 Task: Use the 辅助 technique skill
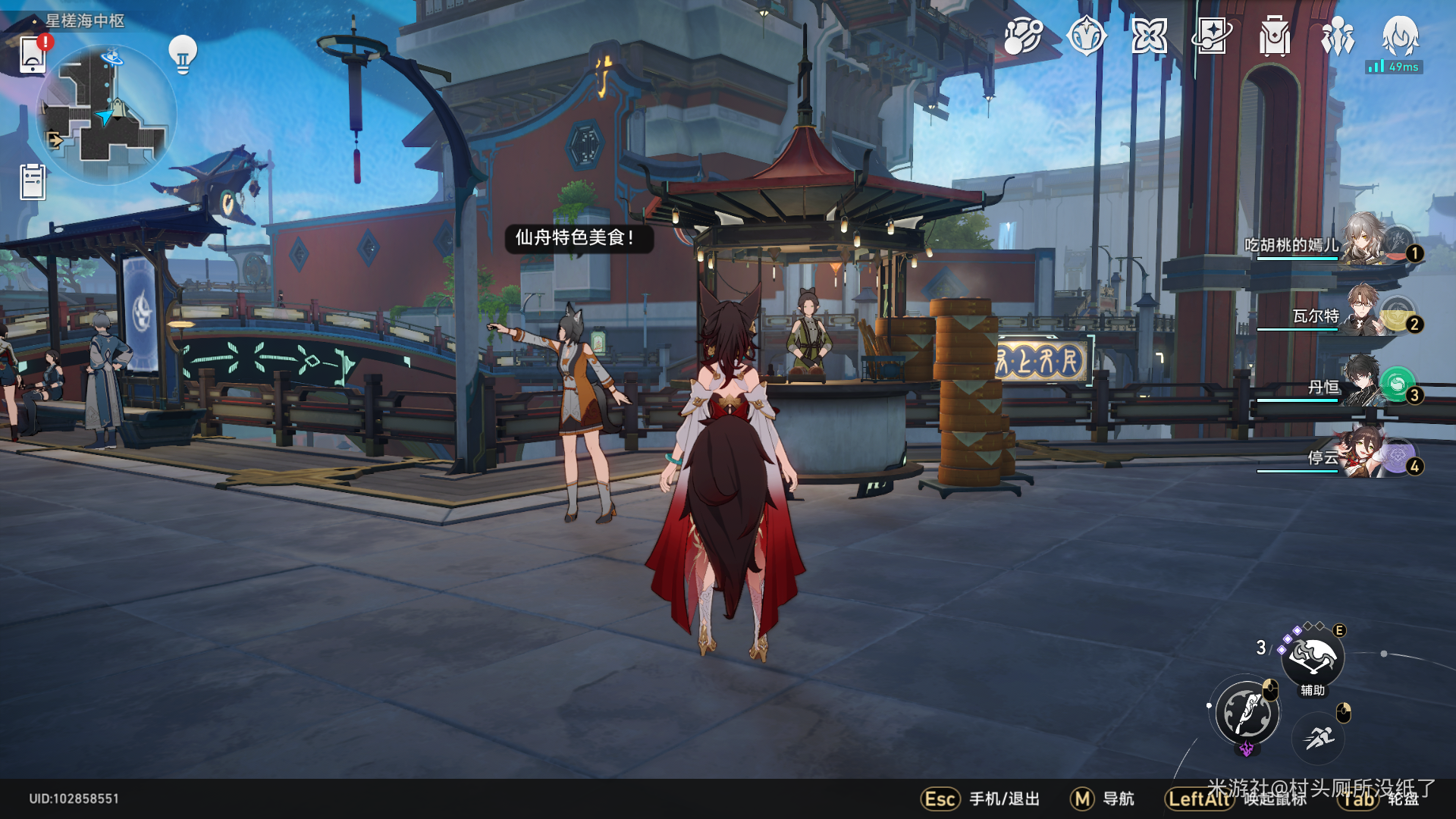pos(1313,658)
